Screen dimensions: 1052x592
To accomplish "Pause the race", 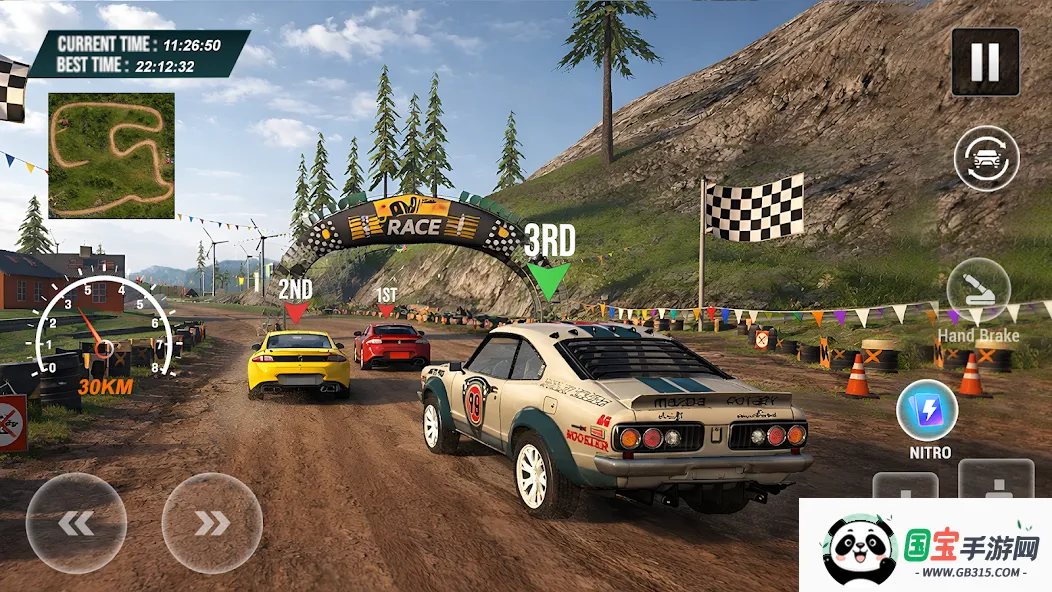I will click(985, 62).
